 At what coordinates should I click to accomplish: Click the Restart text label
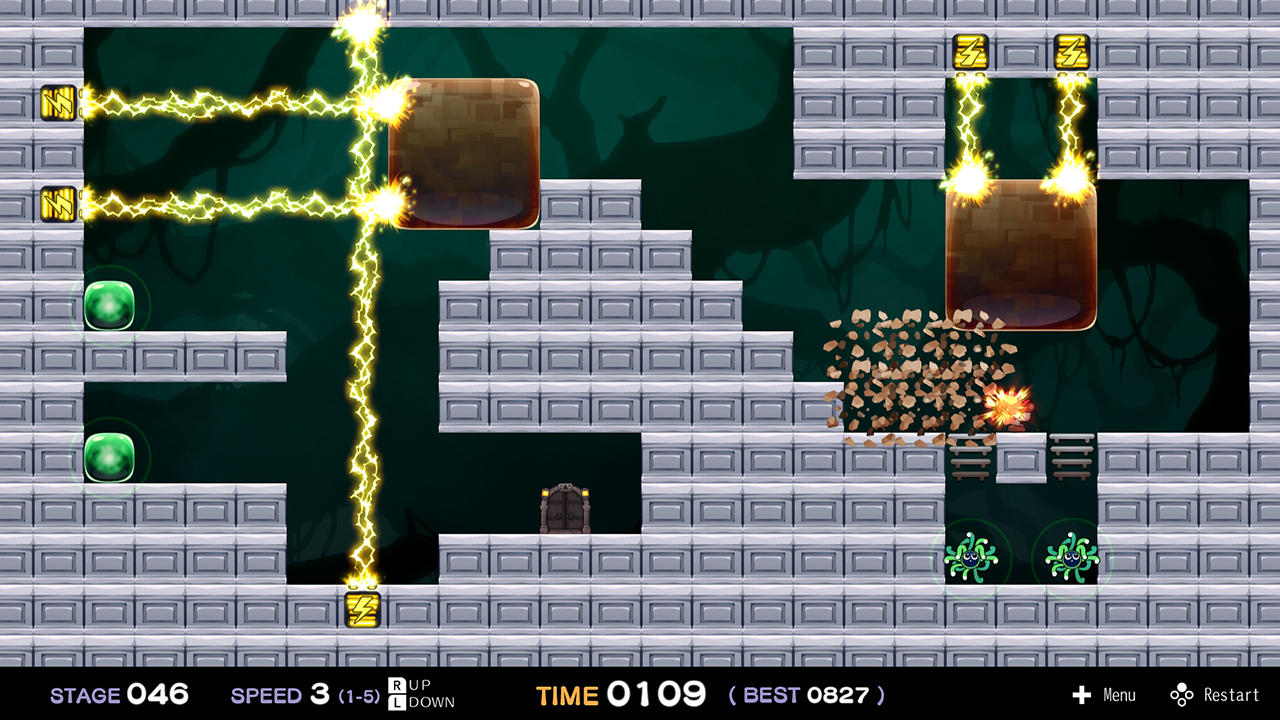click(1230, 695)
